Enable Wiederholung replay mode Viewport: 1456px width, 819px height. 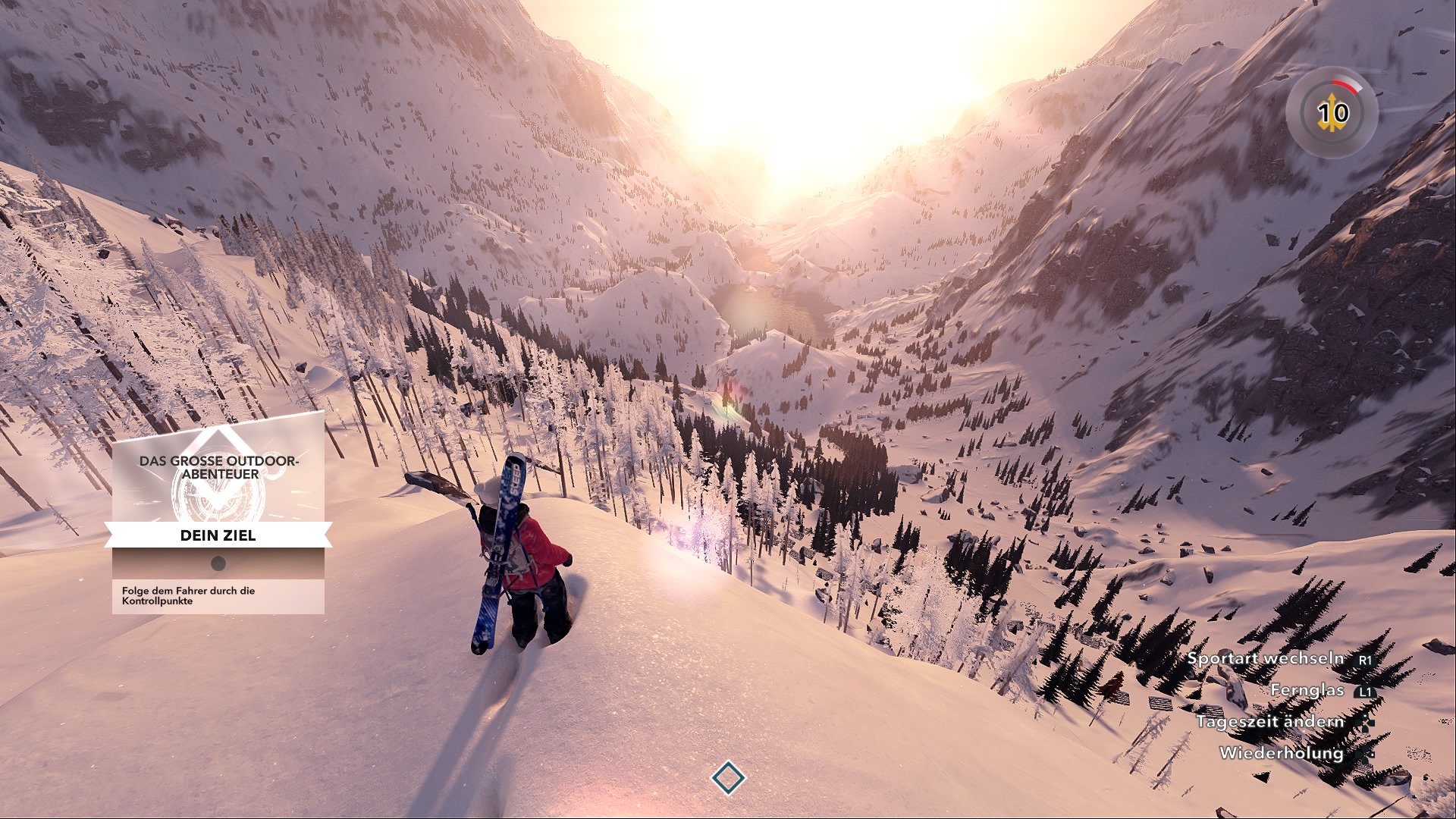click(1282, 754)
